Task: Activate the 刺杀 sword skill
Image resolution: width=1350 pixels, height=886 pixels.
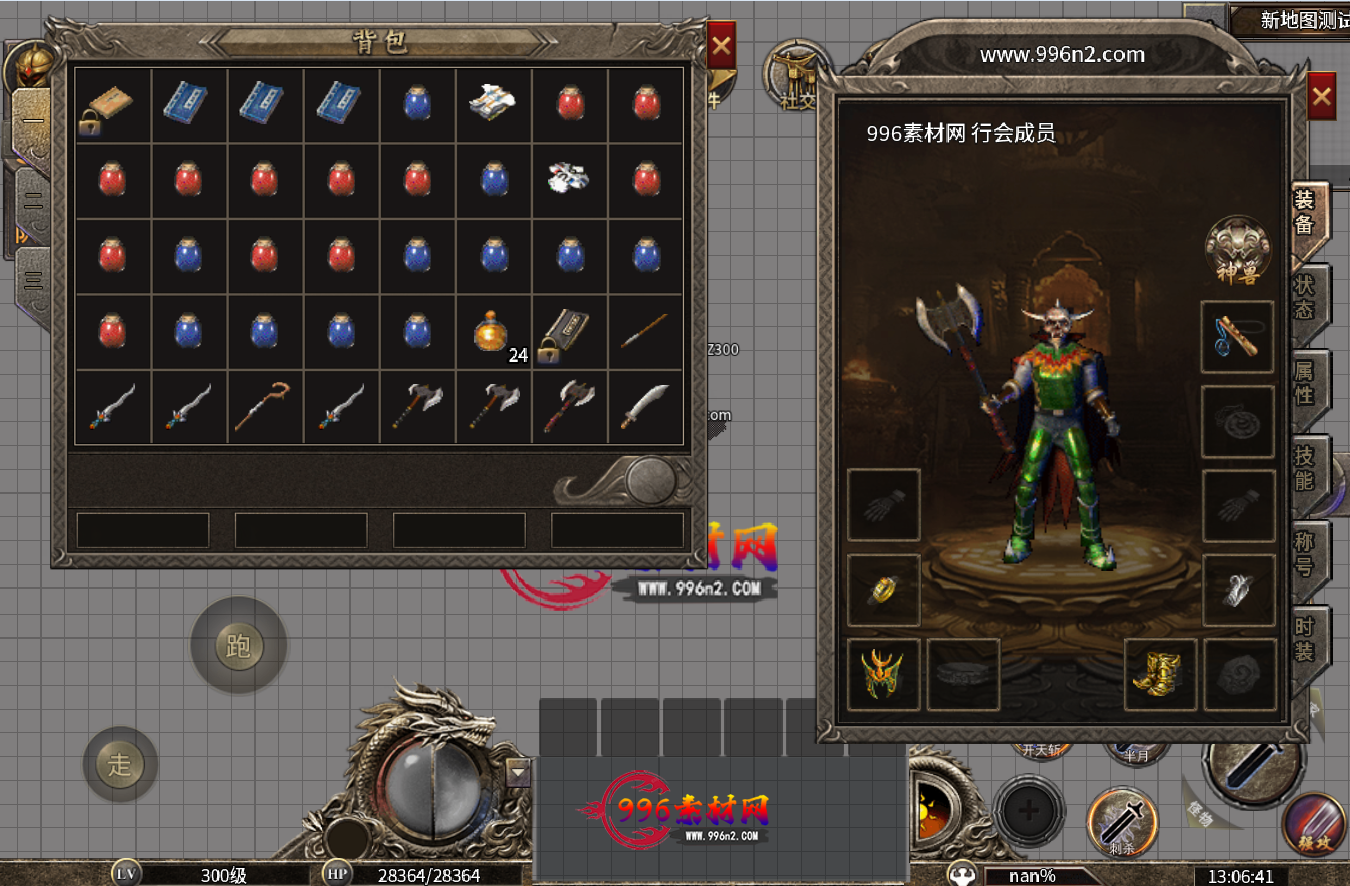Action: point(1121,820)
